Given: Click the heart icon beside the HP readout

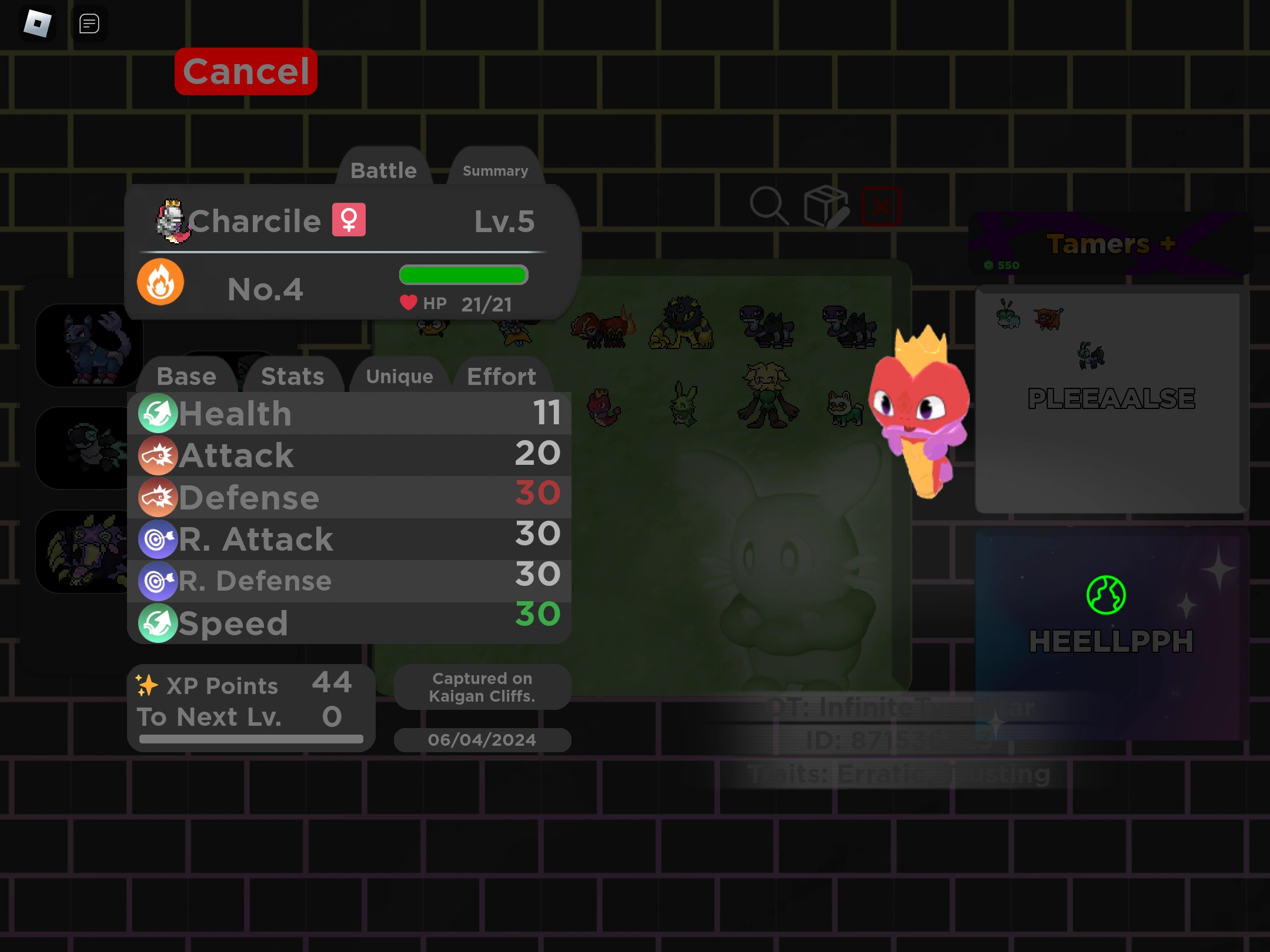Looking at the screenshot, I should (408, 303).
